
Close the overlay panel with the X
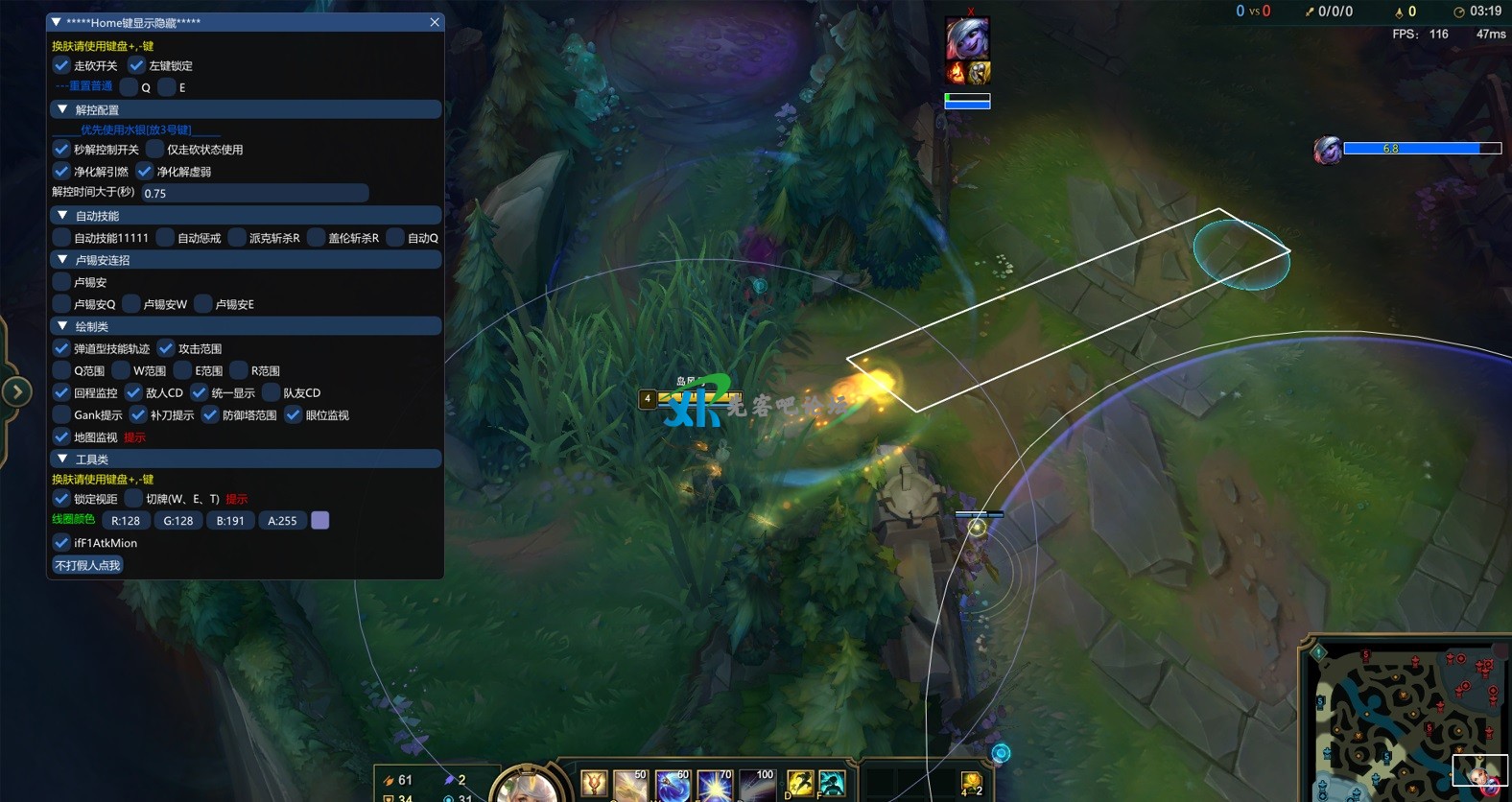click(435, 22)
